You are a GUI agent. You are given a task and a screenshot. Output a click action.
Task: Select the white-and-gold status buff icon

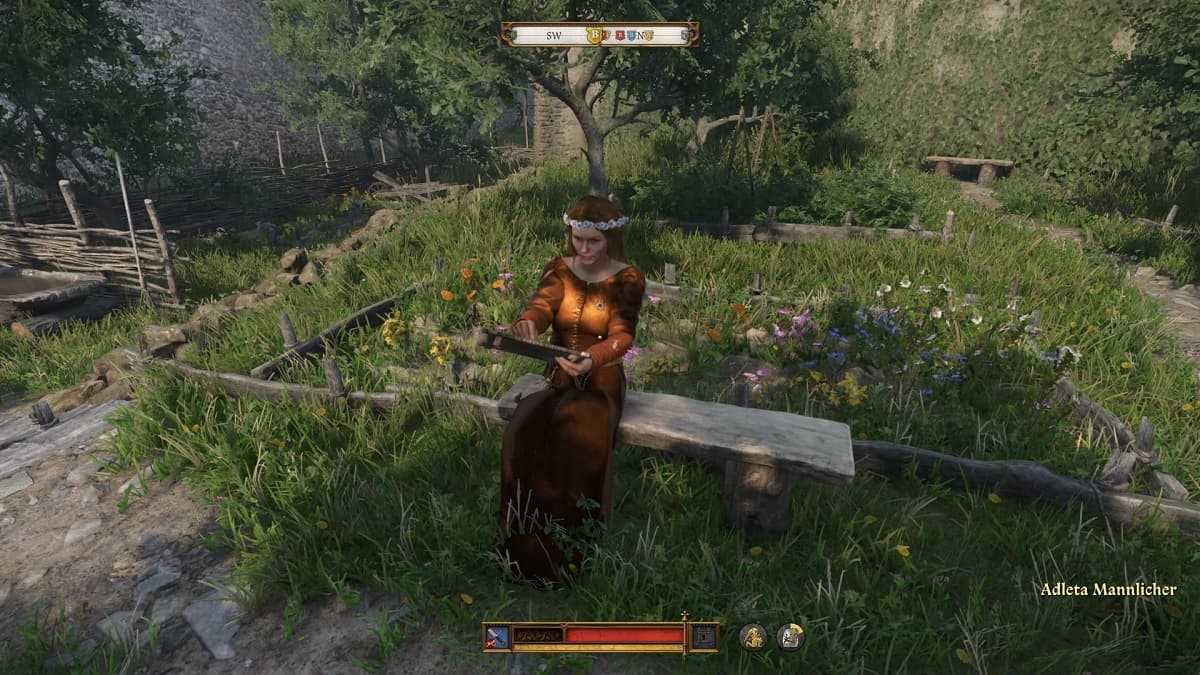pos(790,637)
